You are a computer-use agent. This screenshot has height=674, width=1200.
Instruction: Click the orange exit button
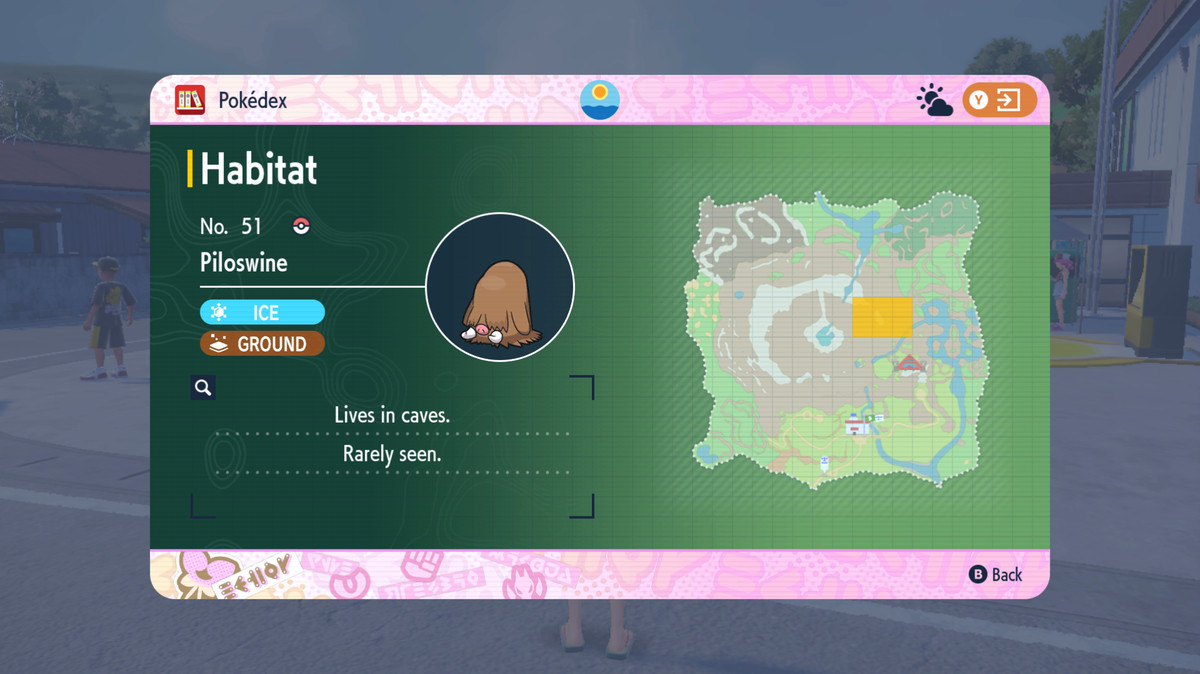pos(999,100)
